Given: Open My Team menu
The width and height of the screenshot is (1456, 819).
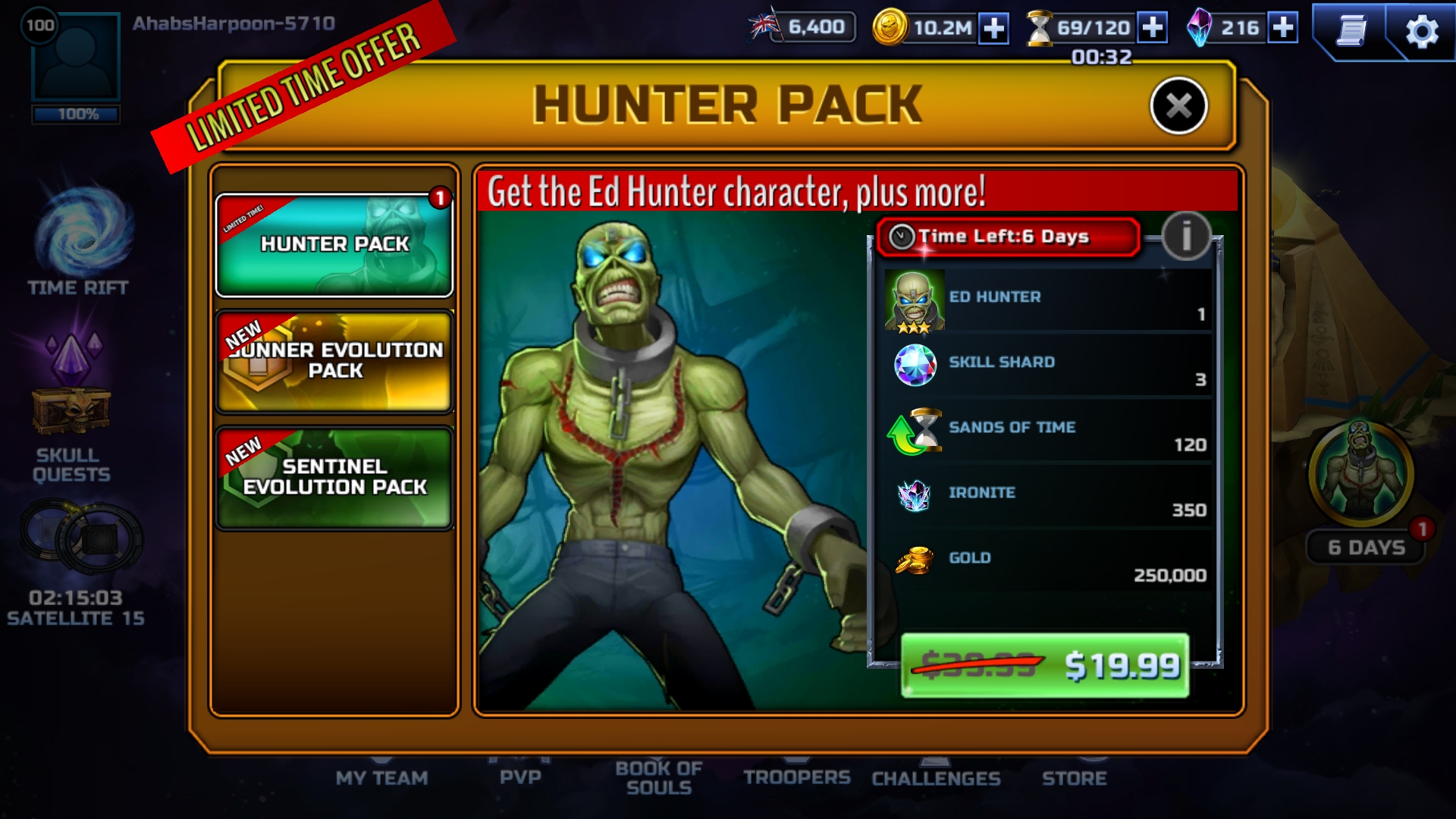Looking at the screenshot, I should 381,777.
